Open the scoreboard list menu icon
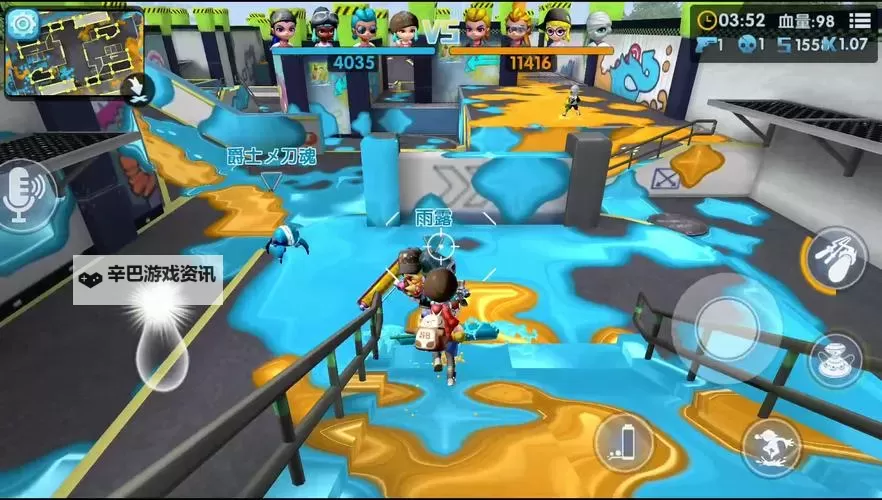 [x=860, y=20]
